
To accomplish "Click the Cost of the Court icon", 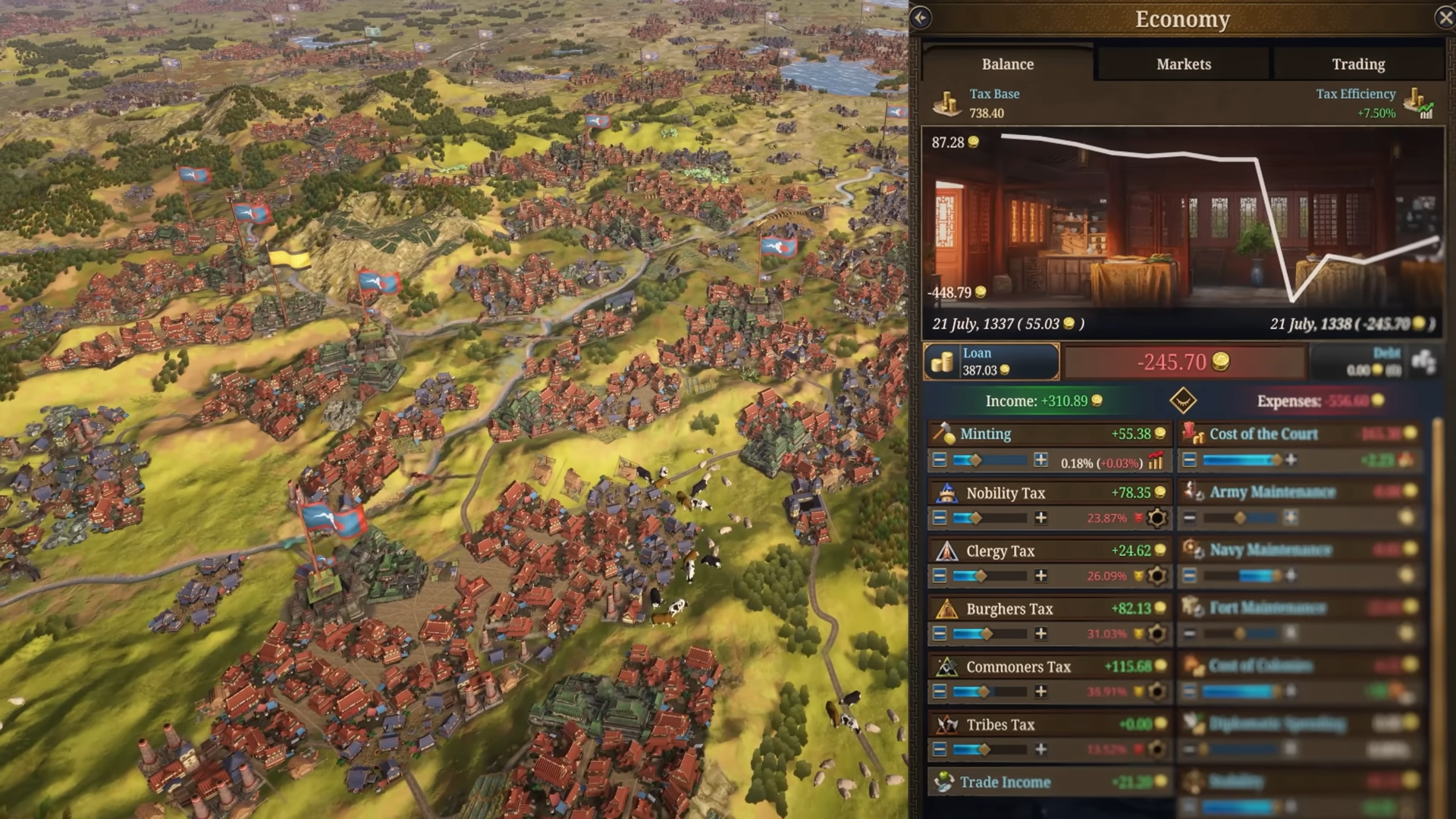I will [x=1195, y=434].
